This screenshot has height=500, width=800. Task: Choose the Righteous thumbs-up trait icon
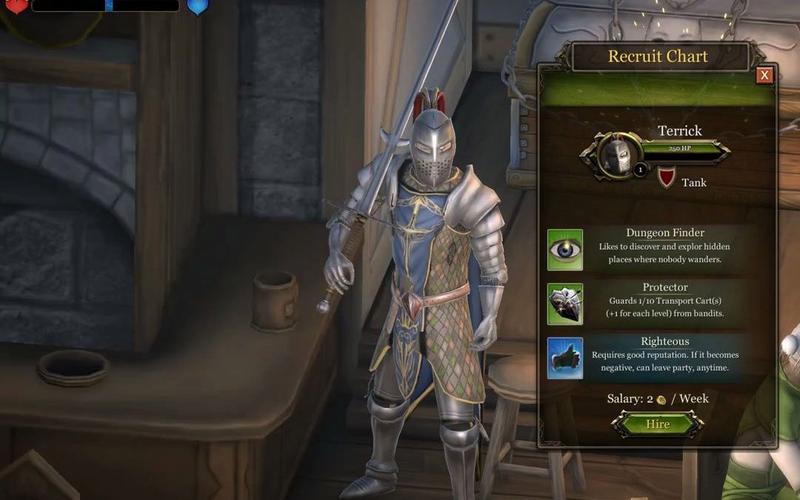coord(565,358)
